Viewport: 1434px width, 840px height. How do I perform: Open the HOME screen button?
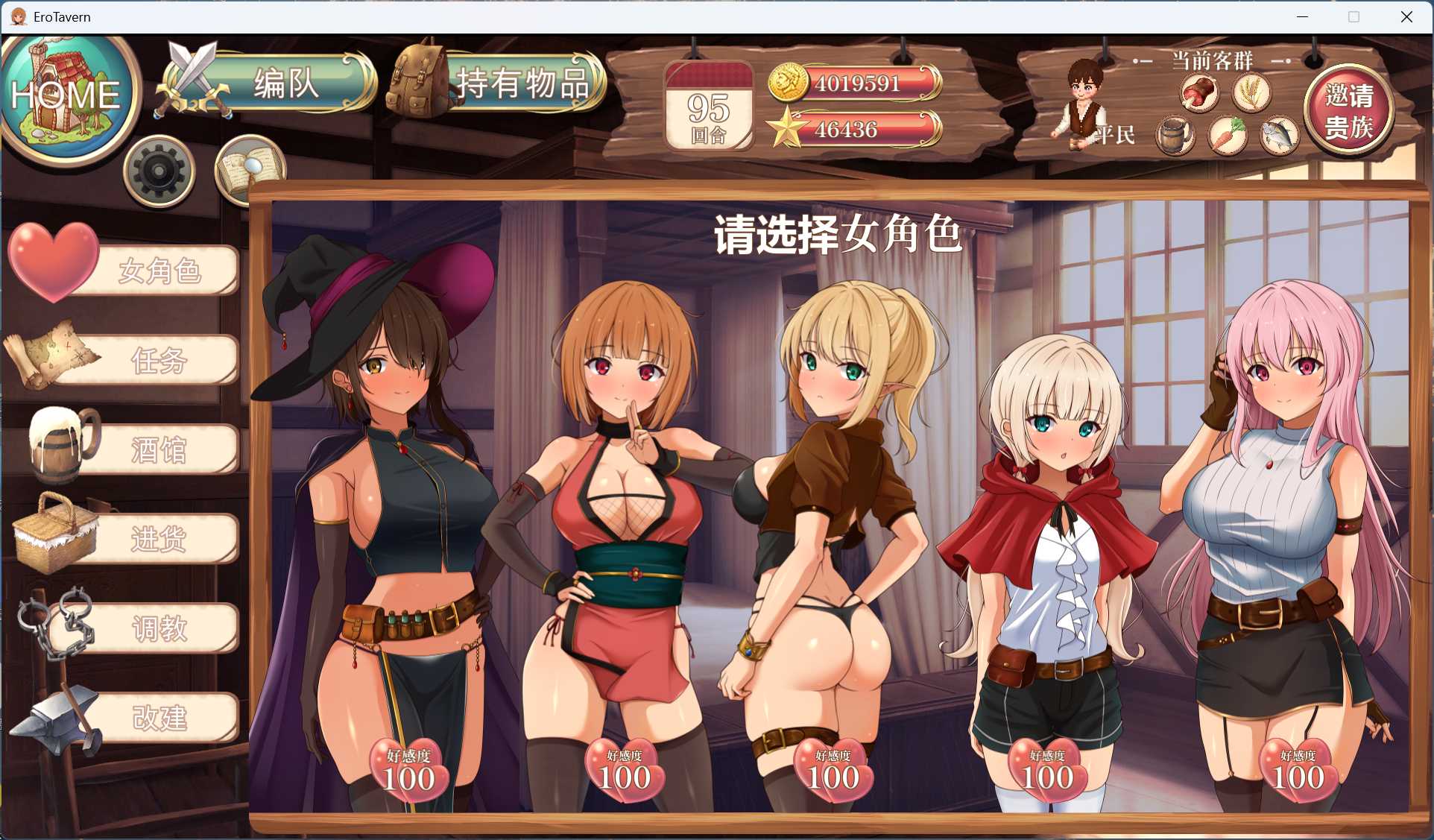69,94
